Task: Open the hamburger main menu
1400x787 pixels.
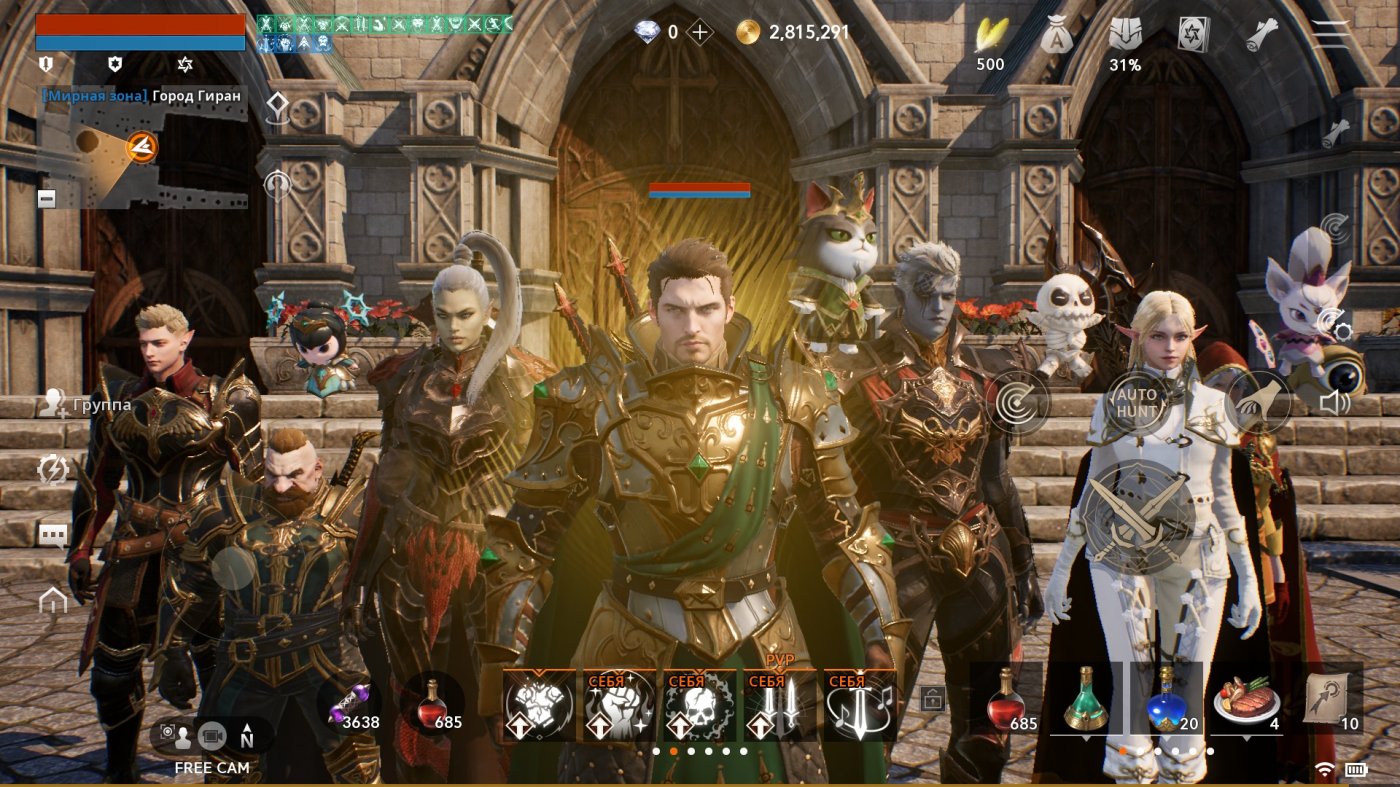Action: click(1332, 31)
